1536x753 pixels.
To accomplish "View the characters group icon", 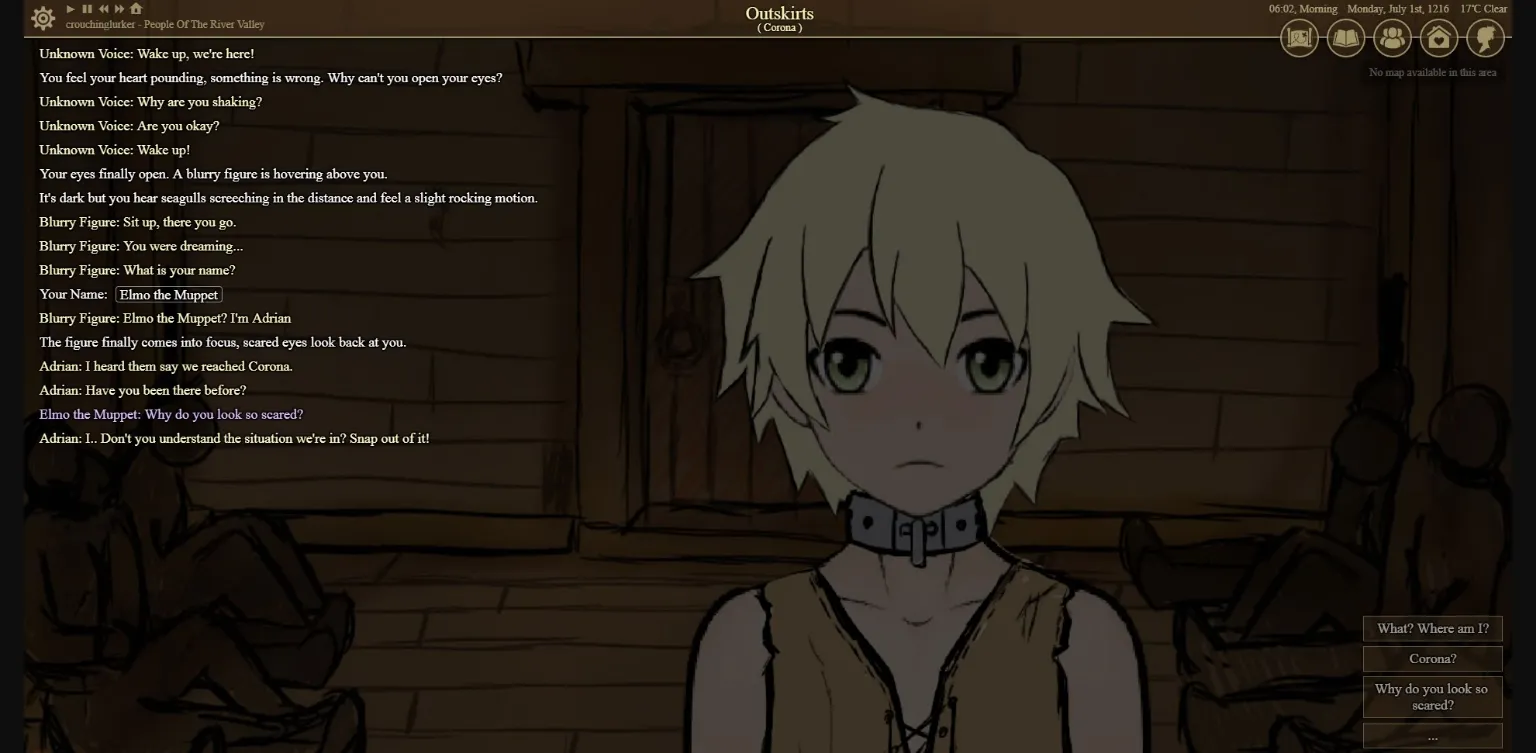I will (x=1392, y=38).
